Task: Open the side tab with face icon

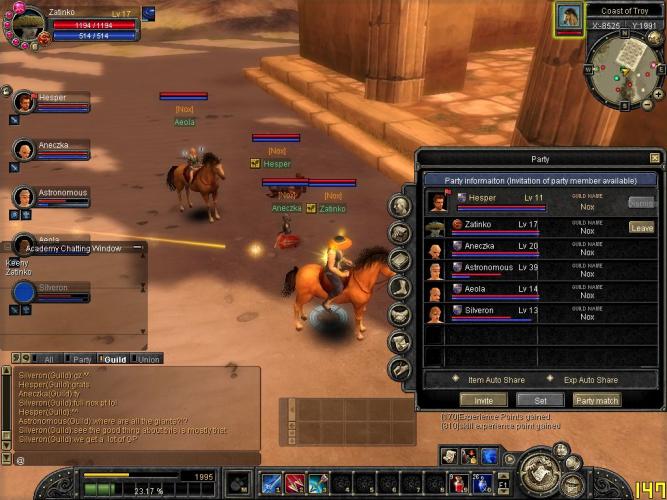Action: click(400, 207)
